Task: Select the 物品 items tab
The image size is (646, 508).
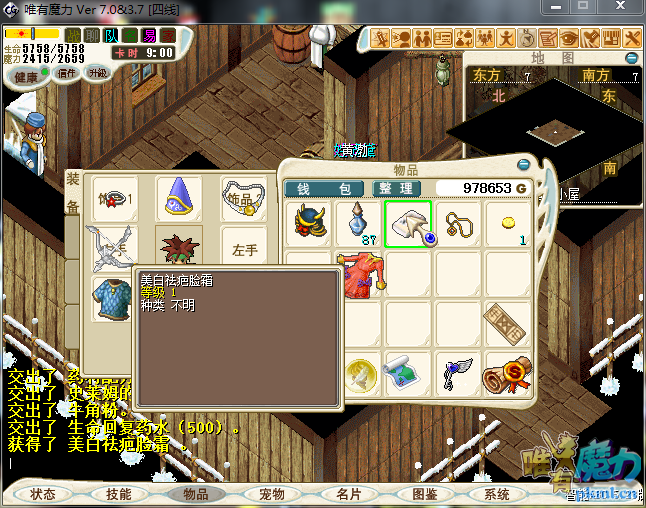Action: pyautogui.click(x=196, y=494)
